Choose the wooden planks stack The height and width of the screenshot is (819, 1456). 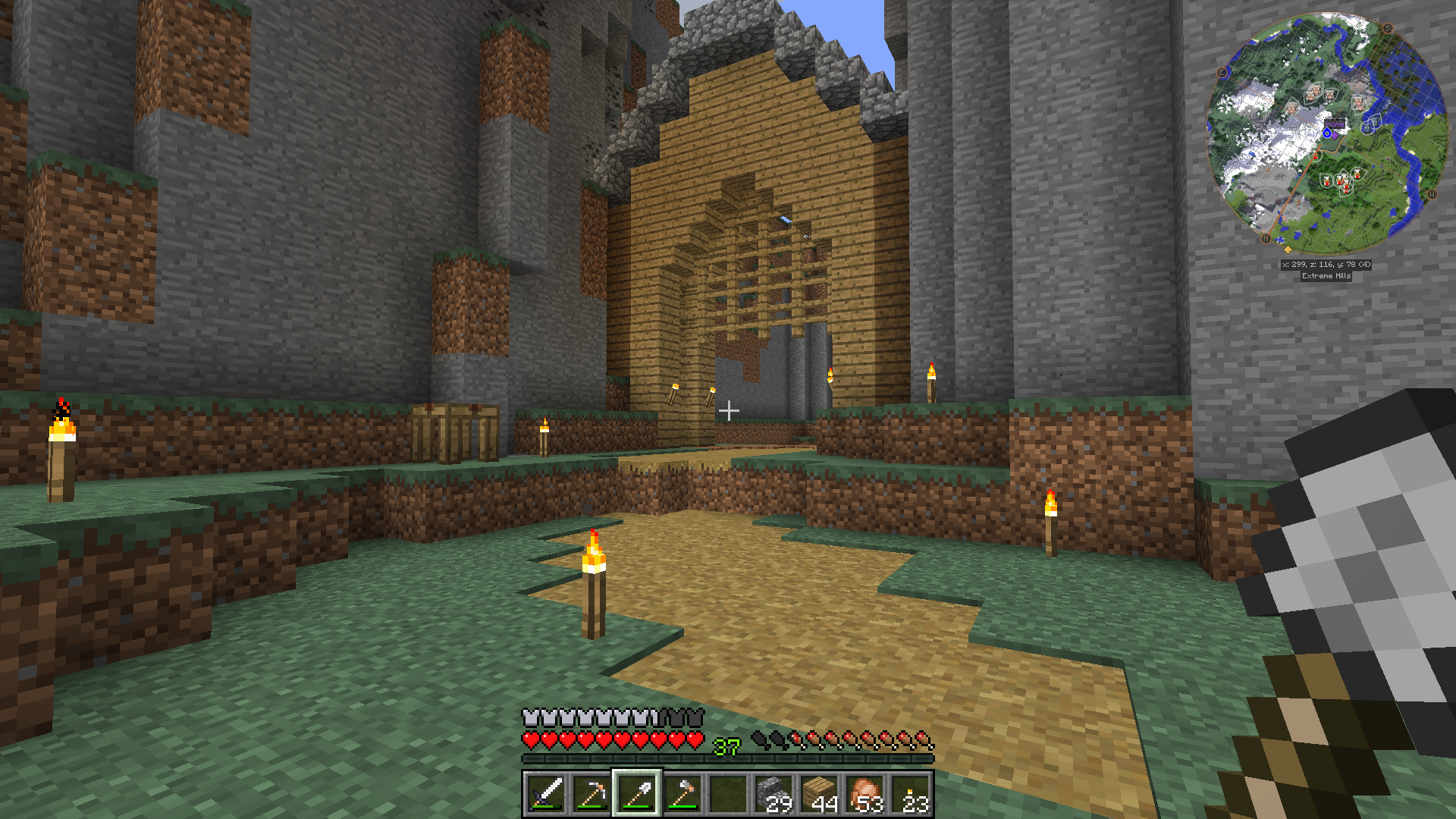pyautogui.click(x=819, y=794)
